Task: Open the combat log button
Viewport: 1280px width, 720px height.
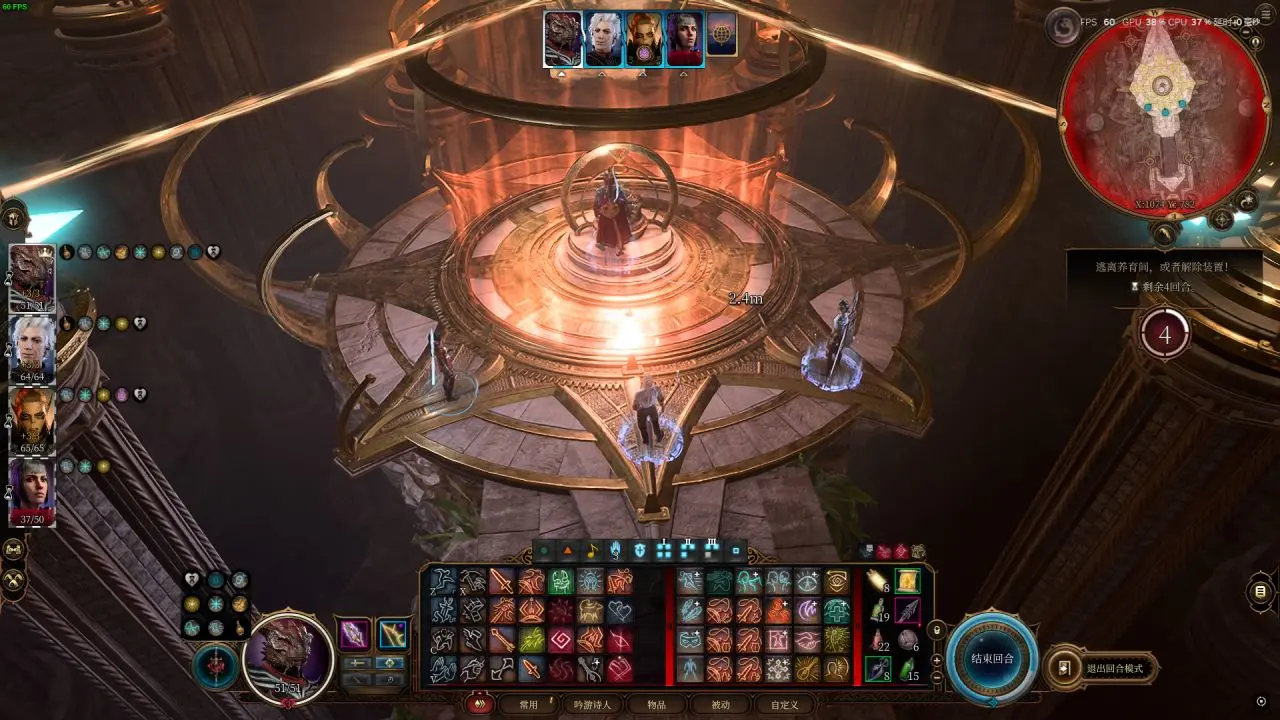Action: point(1261,592)
